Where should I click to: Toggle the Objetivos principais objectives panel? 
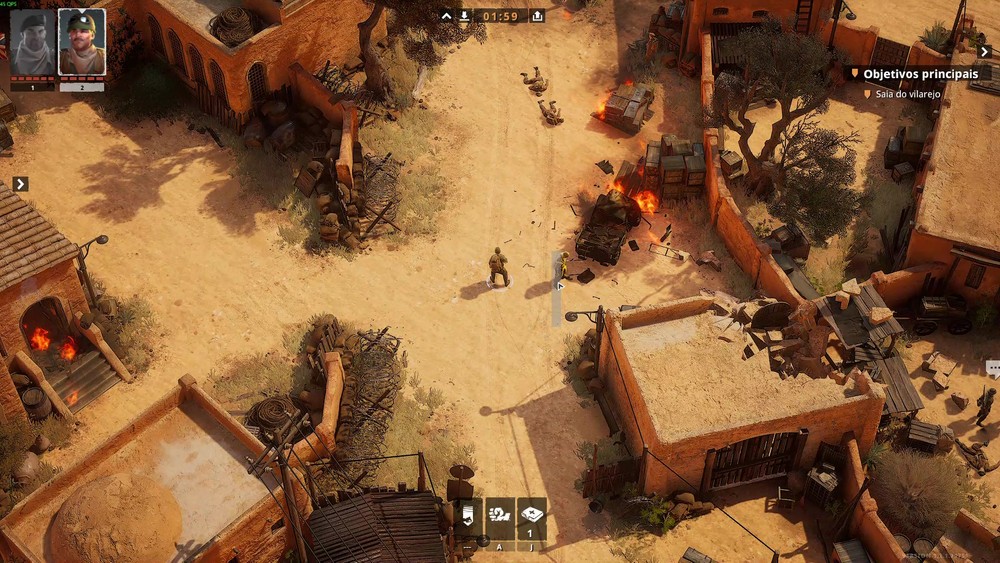(917, 73)
